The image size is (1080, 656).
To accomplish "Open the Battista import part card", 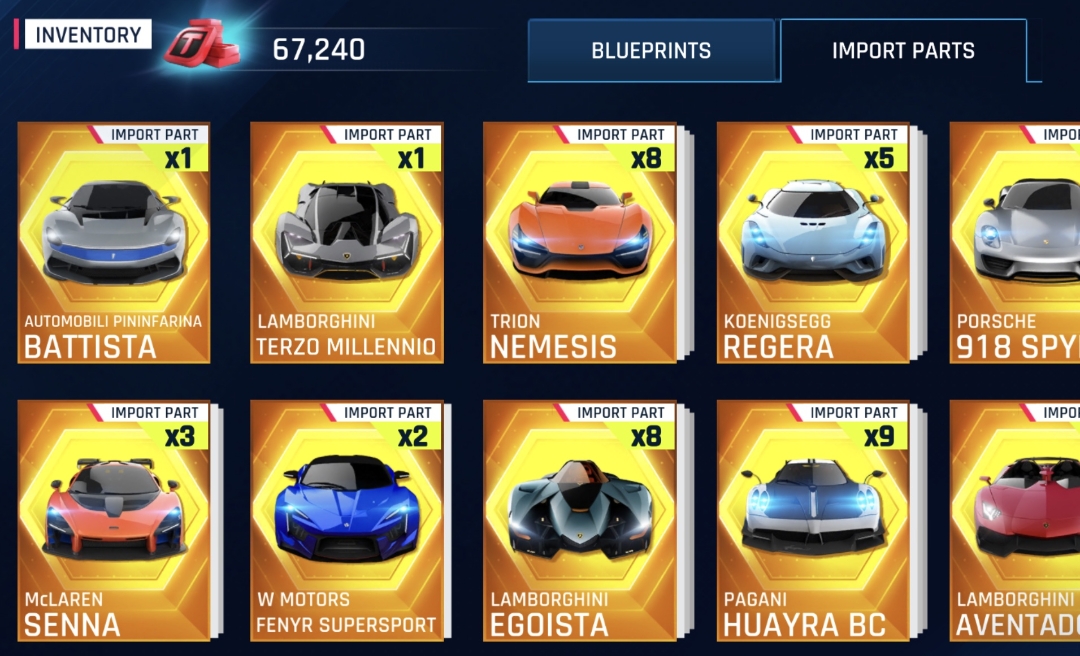I will 114,242.
